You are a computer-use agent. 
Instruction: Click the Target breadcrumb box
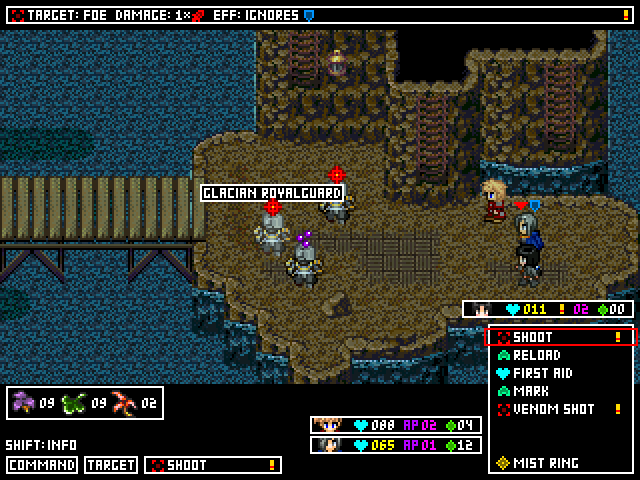click(111, 465)
